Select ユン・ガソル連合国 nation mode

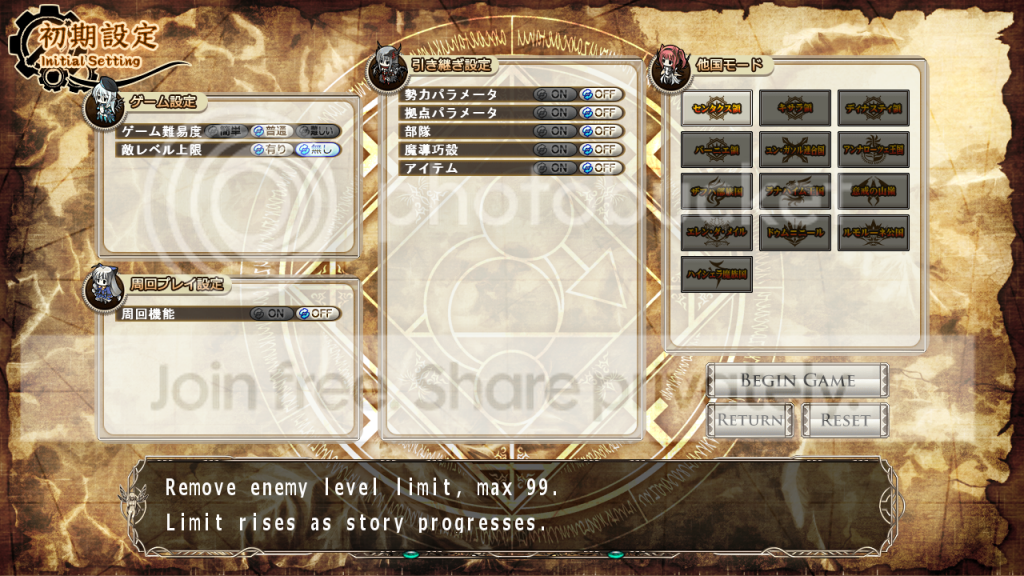coord(795,150)
